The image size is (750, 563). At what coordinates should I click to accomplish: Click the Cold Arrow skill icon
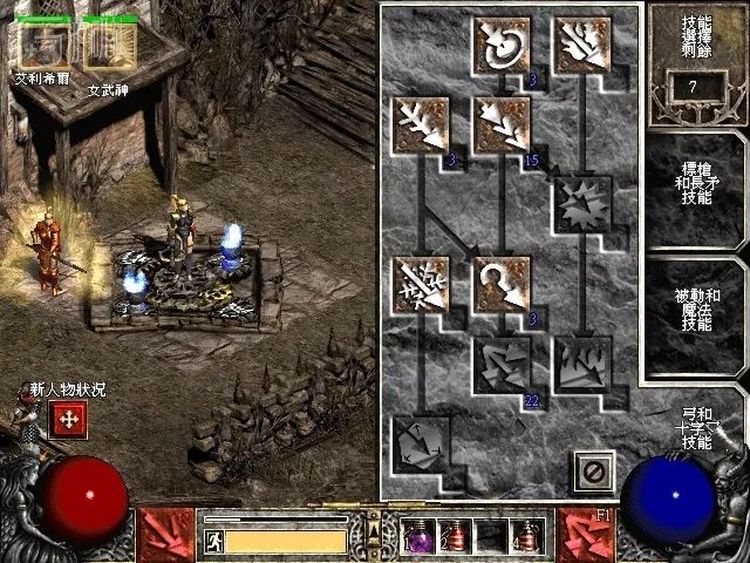point(421,124)
